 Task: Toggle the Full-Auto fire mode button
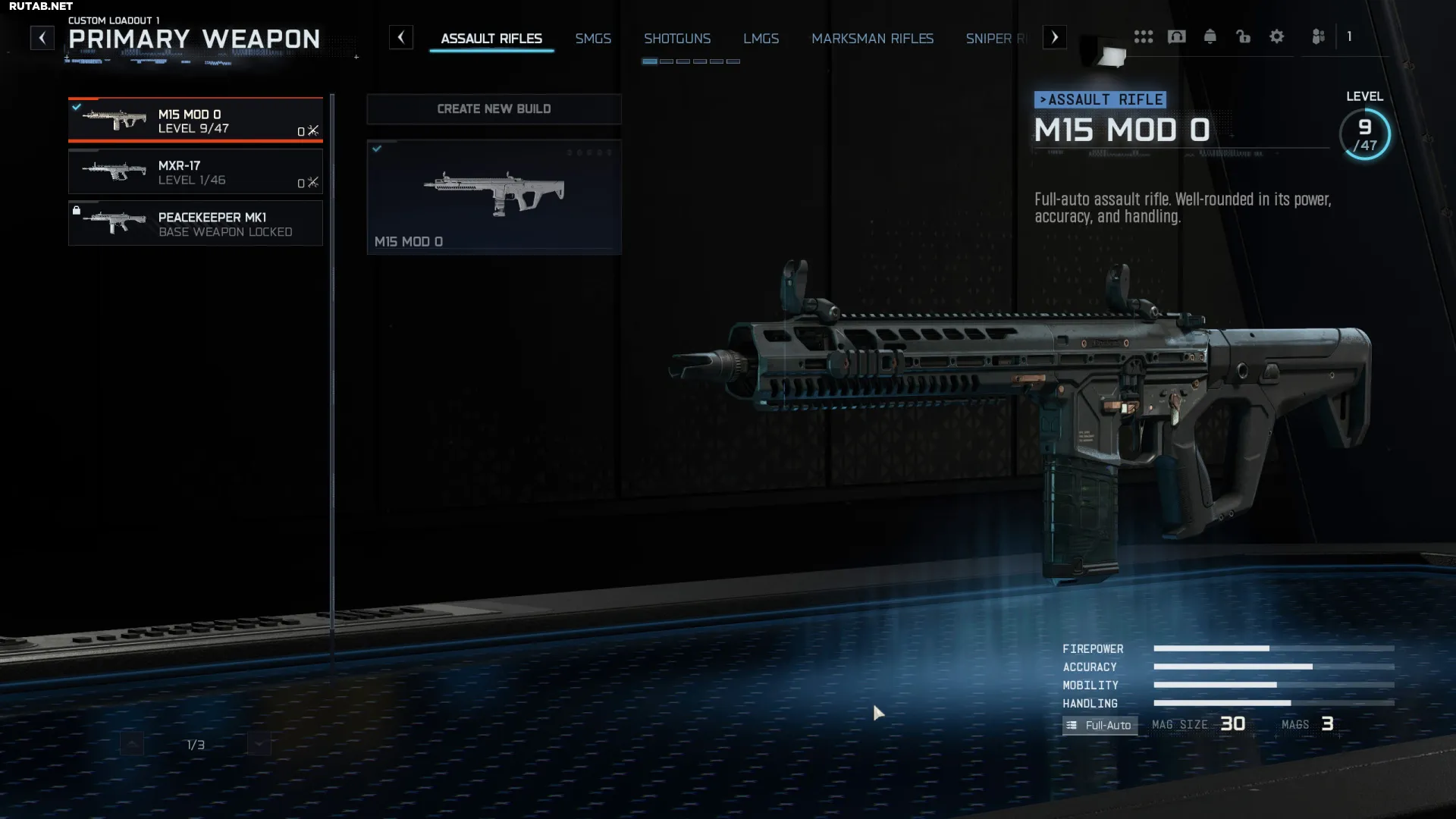(x=1100, y=725)
